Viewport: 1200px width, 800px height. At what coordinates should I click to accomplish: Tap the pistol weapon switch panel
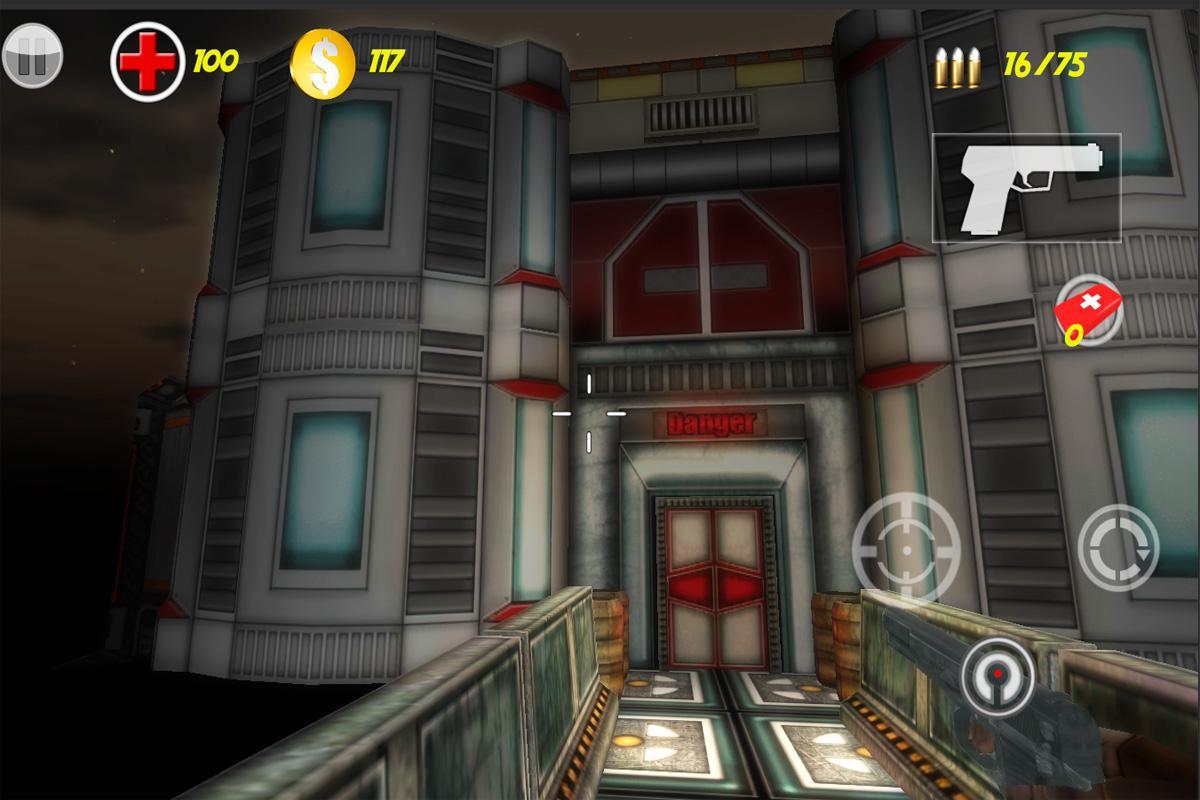coord(1026,188)
